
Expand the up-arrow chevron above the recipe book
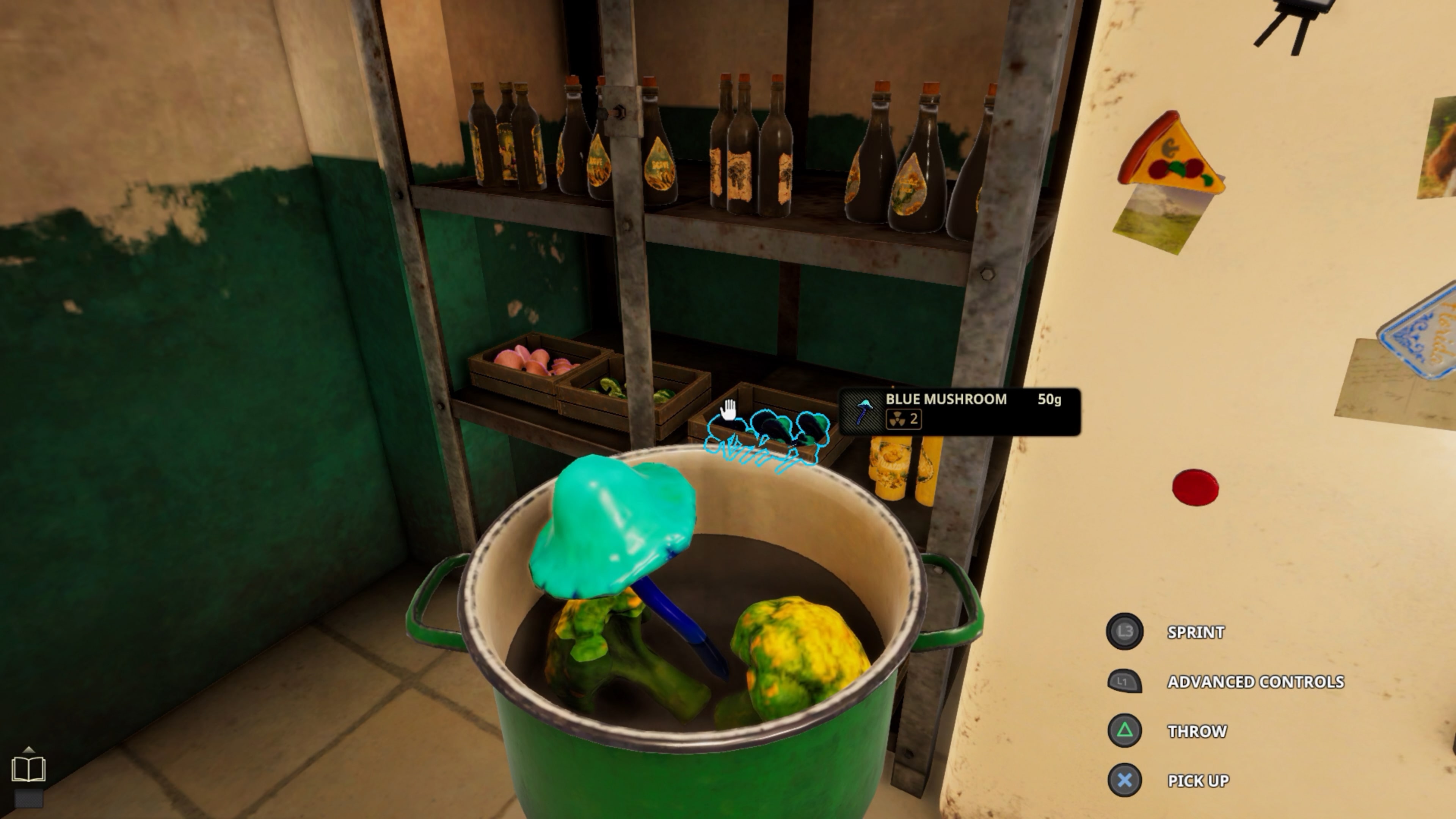(28, 751)
